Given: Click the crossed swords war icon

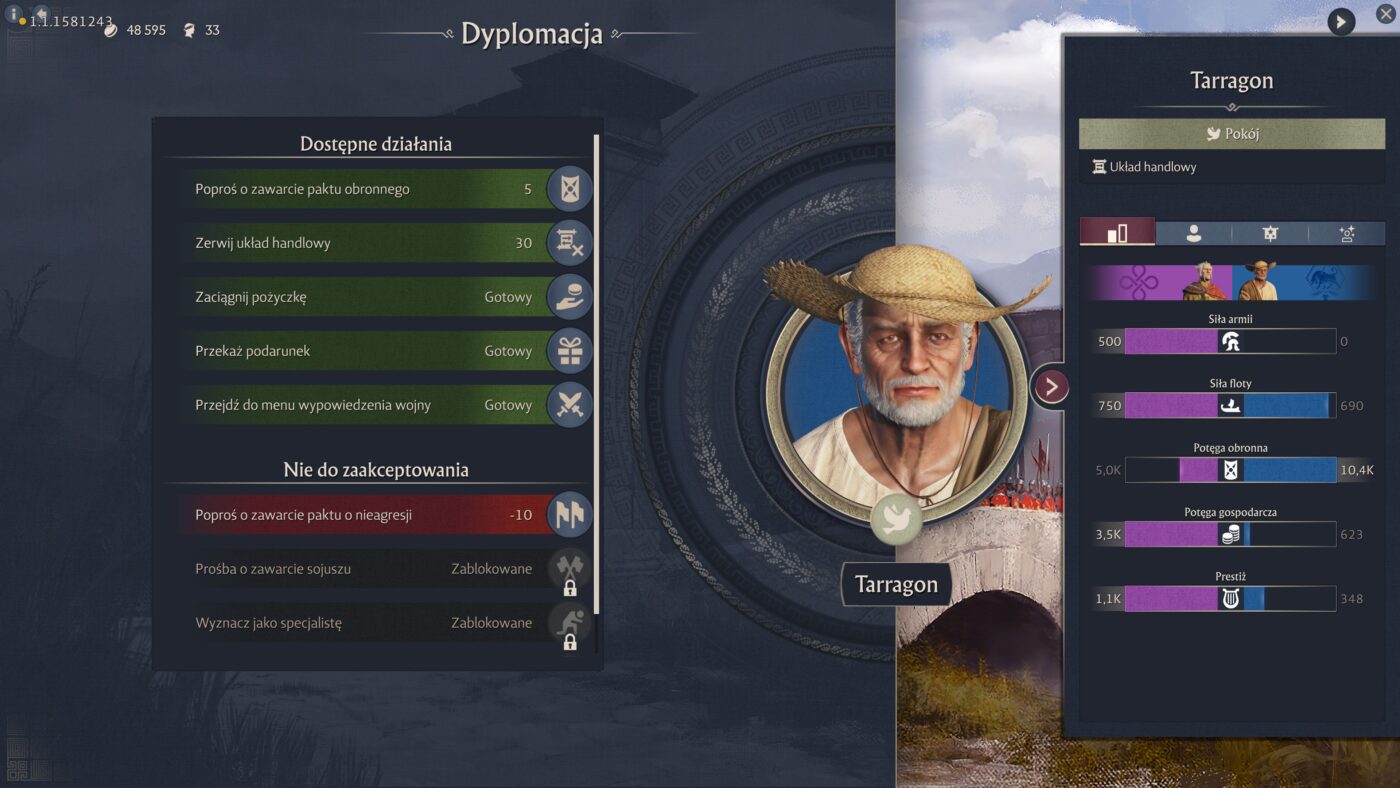Looking at the screenshot, I should 570,405.
